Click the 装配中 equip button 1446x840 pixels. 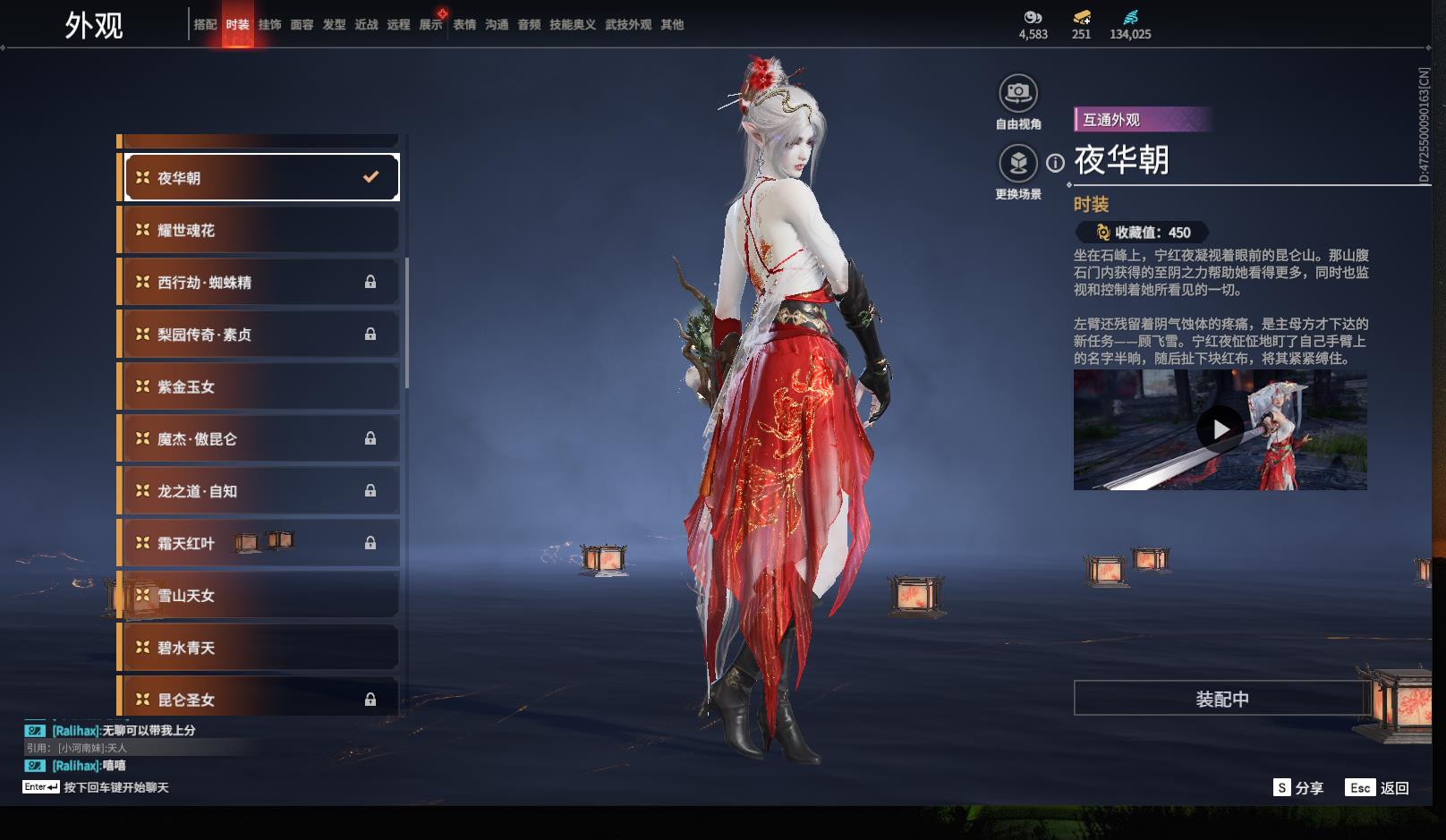tap(1221, 699)
